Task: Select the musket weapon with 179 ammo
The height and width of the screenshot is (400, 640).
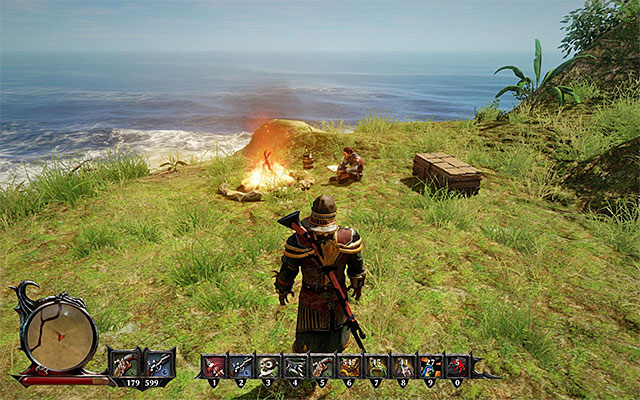Action: [x=125, y=363]
